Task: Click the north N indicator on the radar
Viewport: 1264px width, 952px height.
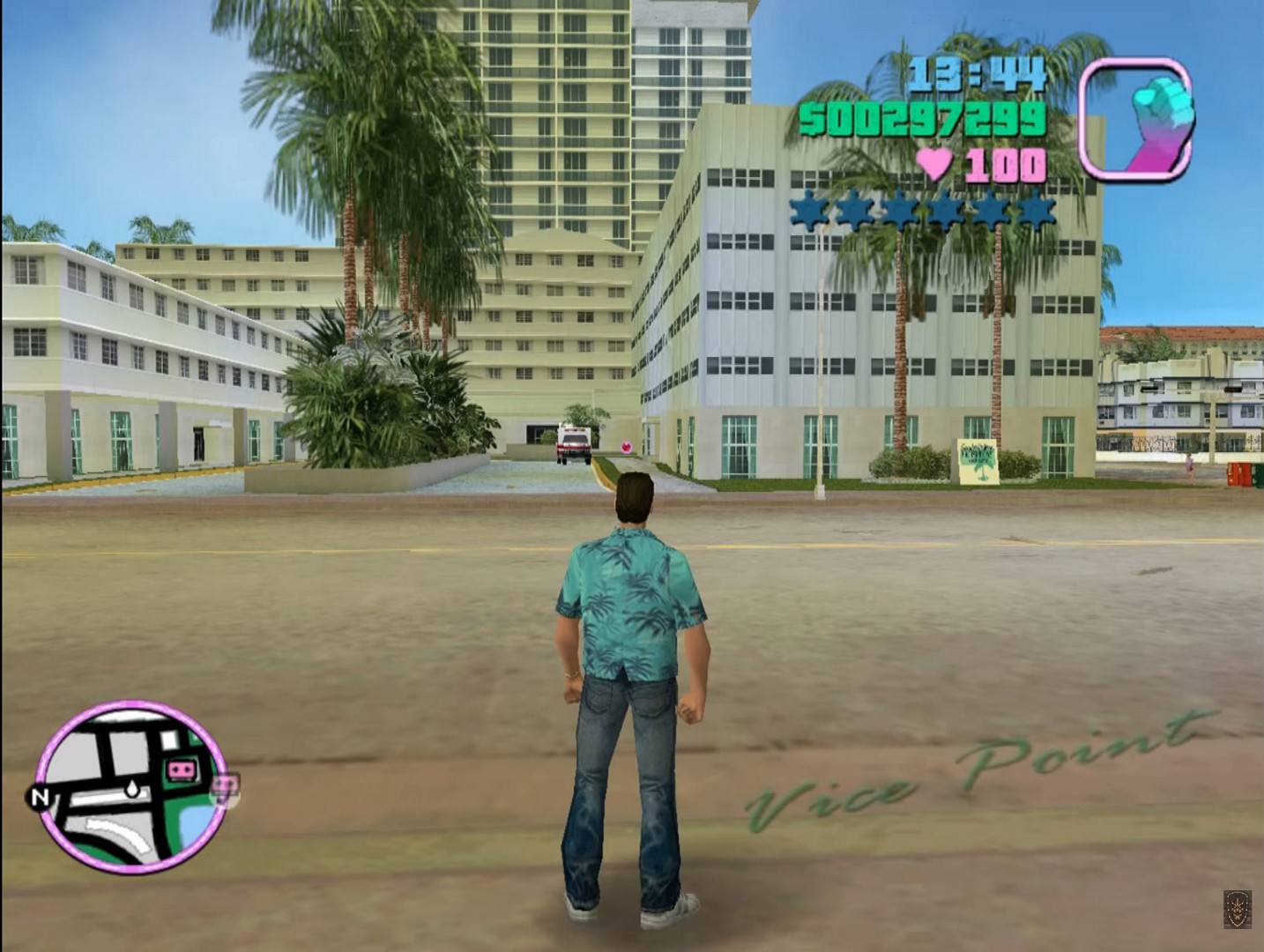Action: [x=39, y=798]
